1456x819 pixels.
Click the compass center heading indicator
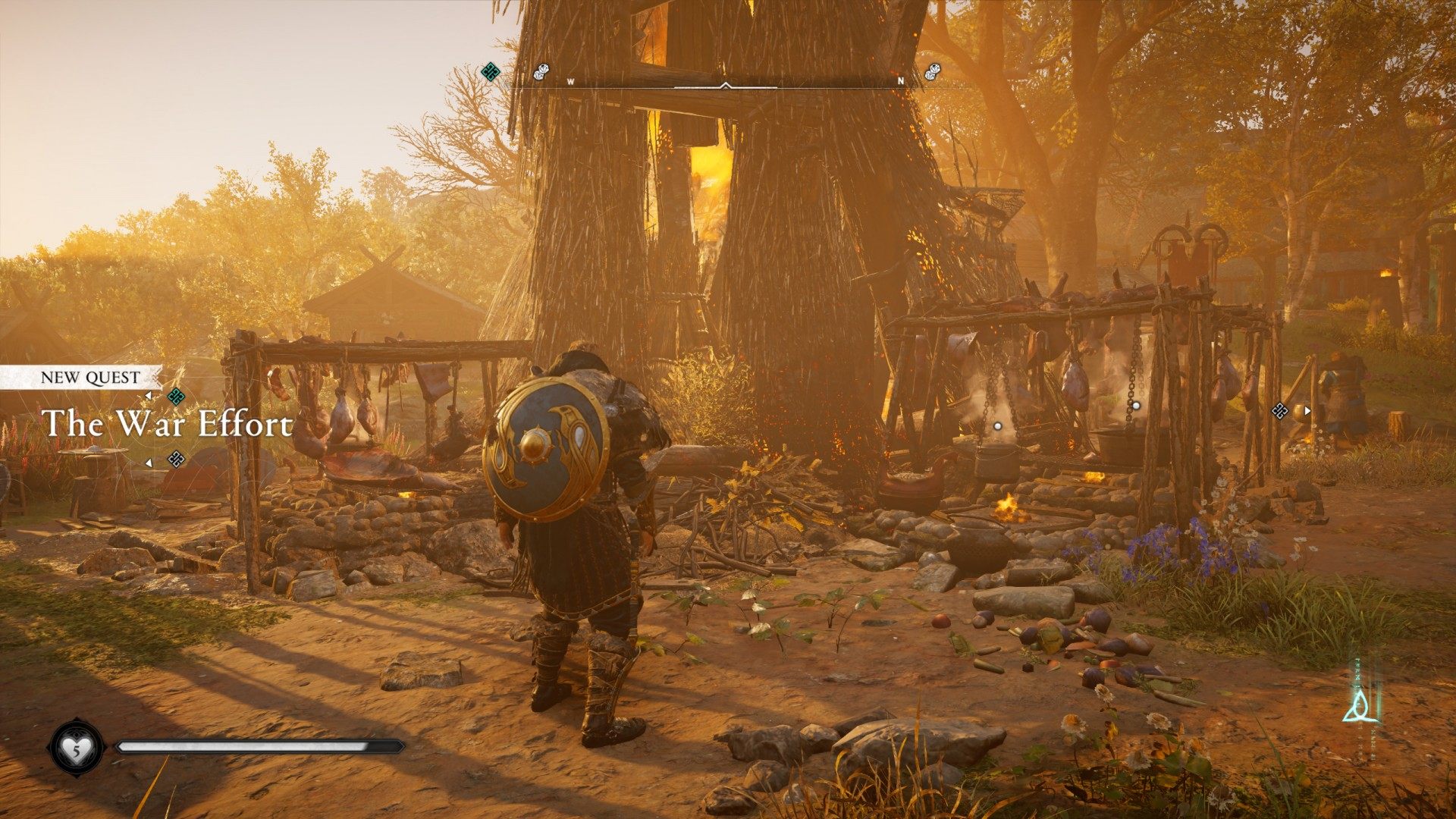[726, 86]
